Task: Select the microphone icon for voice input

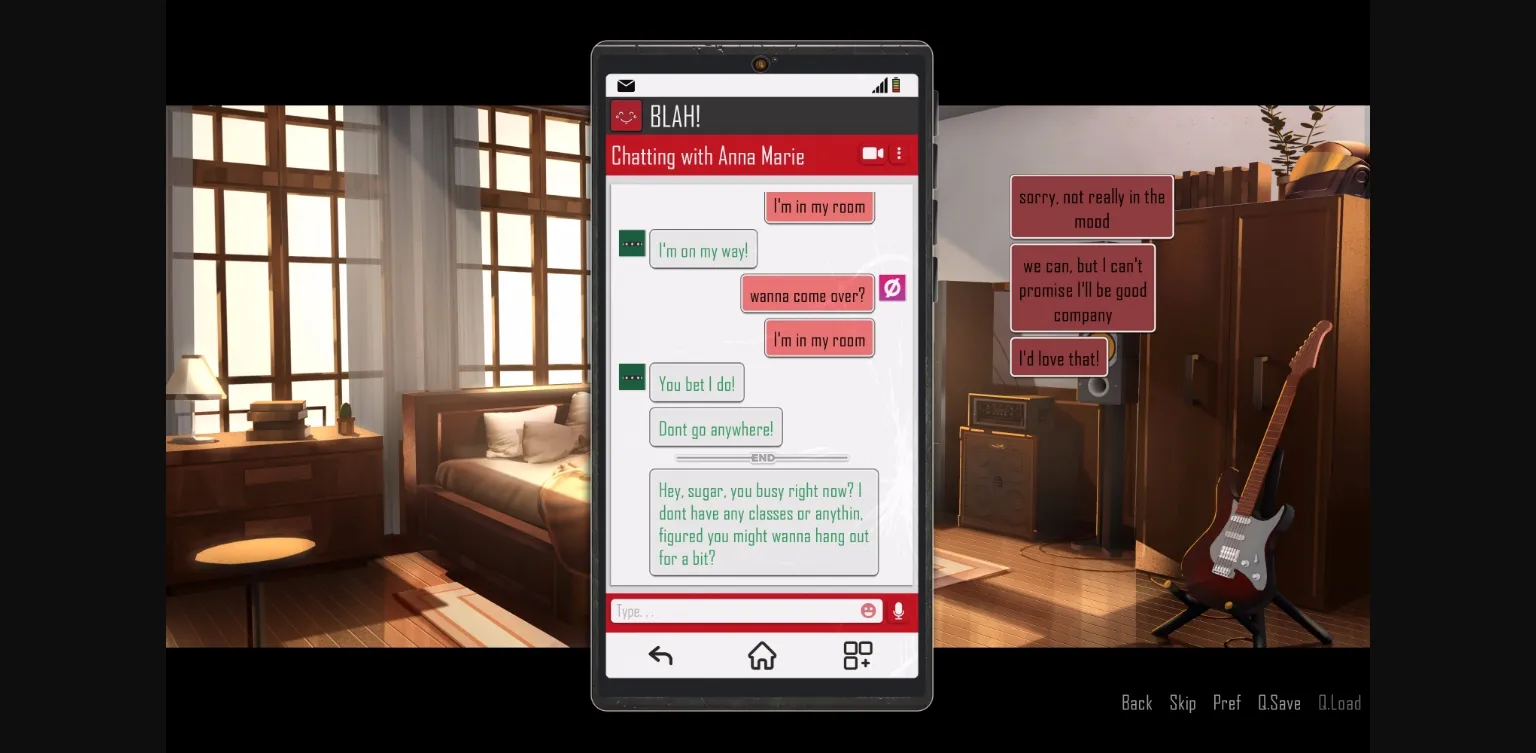Action: (x=897, y=611)
